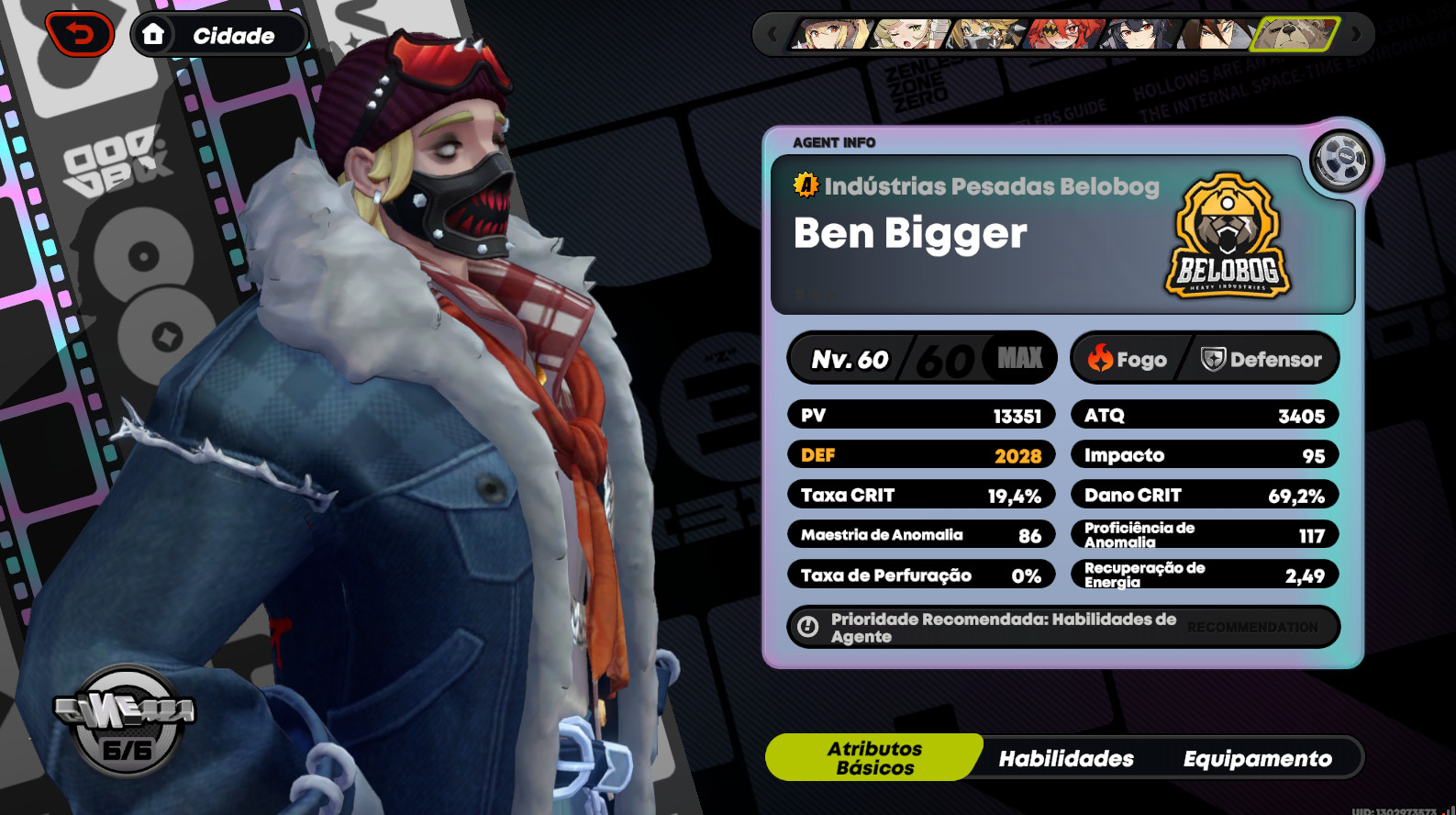Select the Atributos Básicos tab
Image resolution: width=1456 pixels, height=815 pixels.
pos(873,756)
